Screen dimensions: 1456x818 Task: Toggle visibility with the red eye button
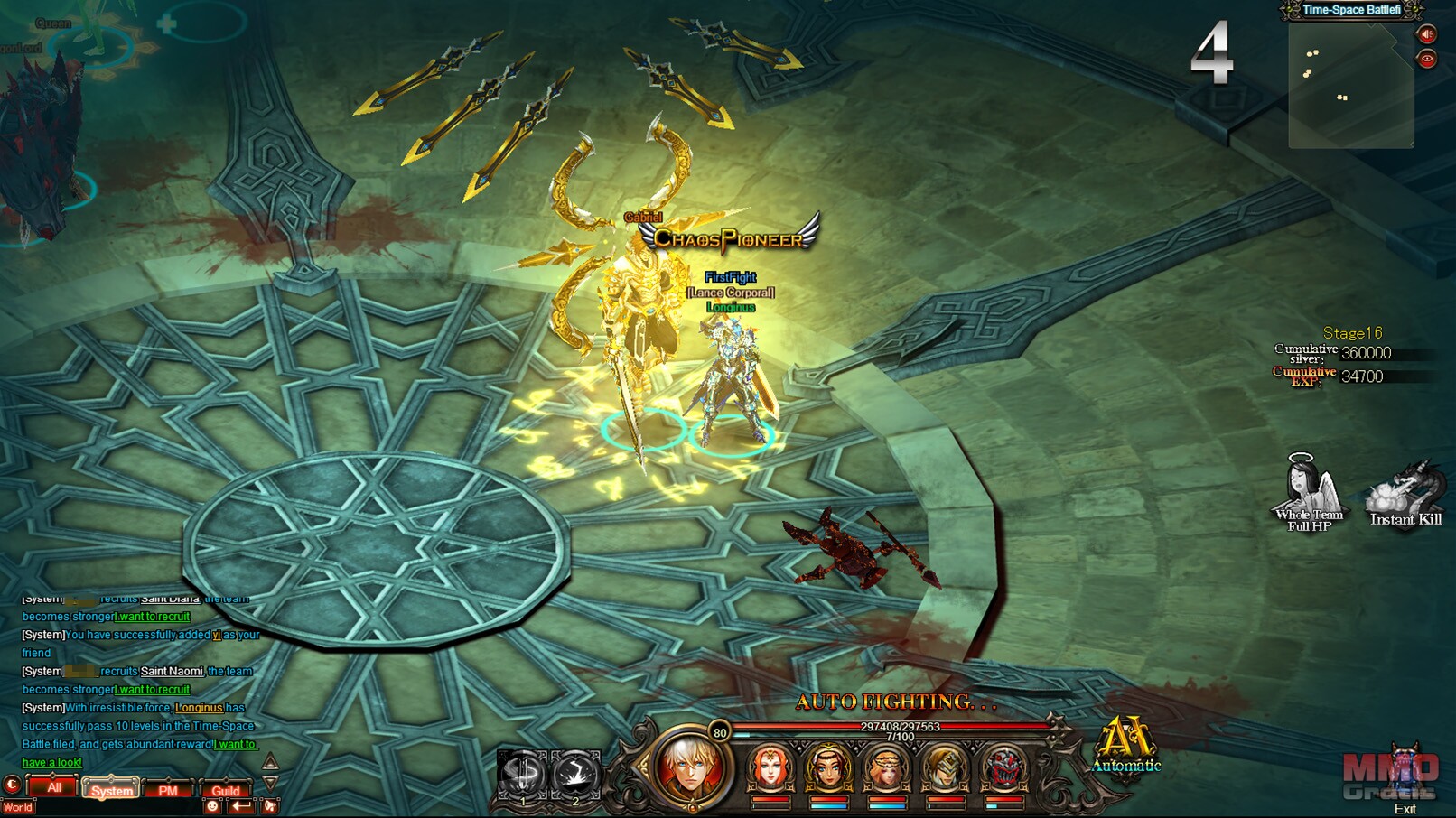click(1427, 59)
